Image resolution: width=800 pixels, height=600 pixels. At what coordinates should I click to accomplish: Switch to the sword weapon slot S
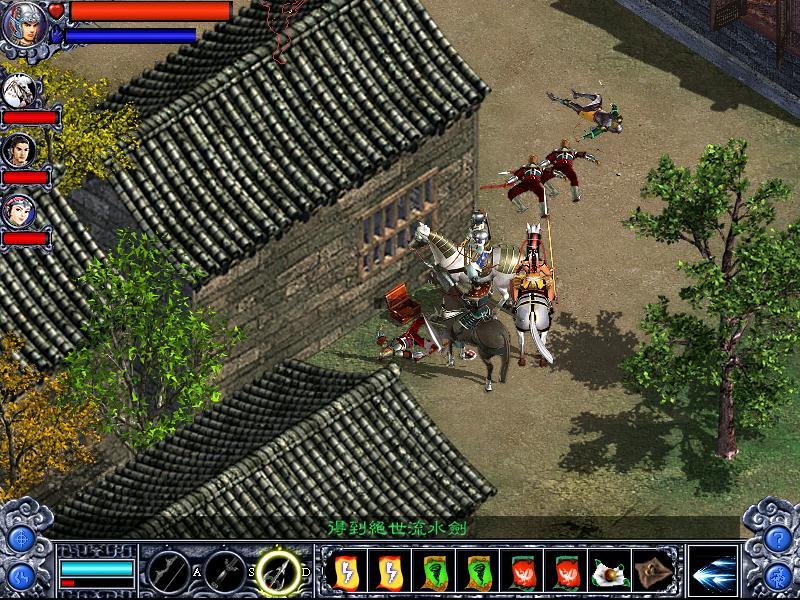click(224, 571)
